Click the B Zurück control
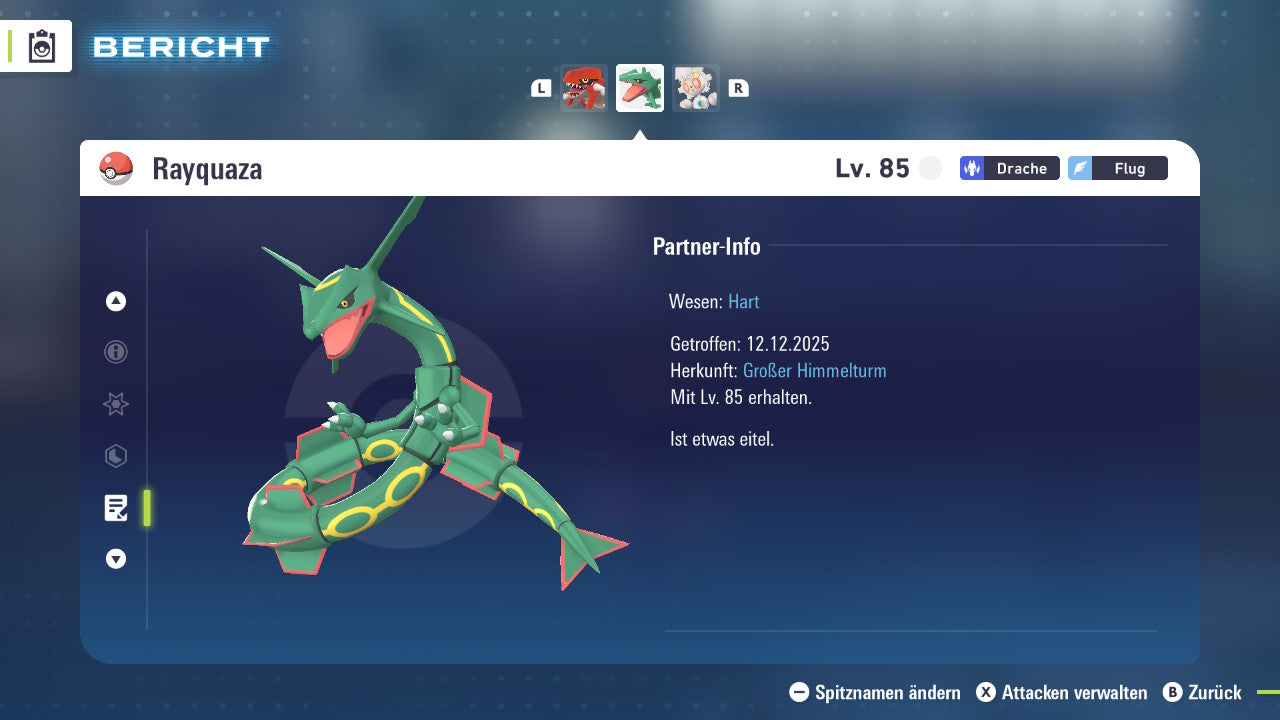This screenshot has height=720, width=1280. (x=1203, y=692)
